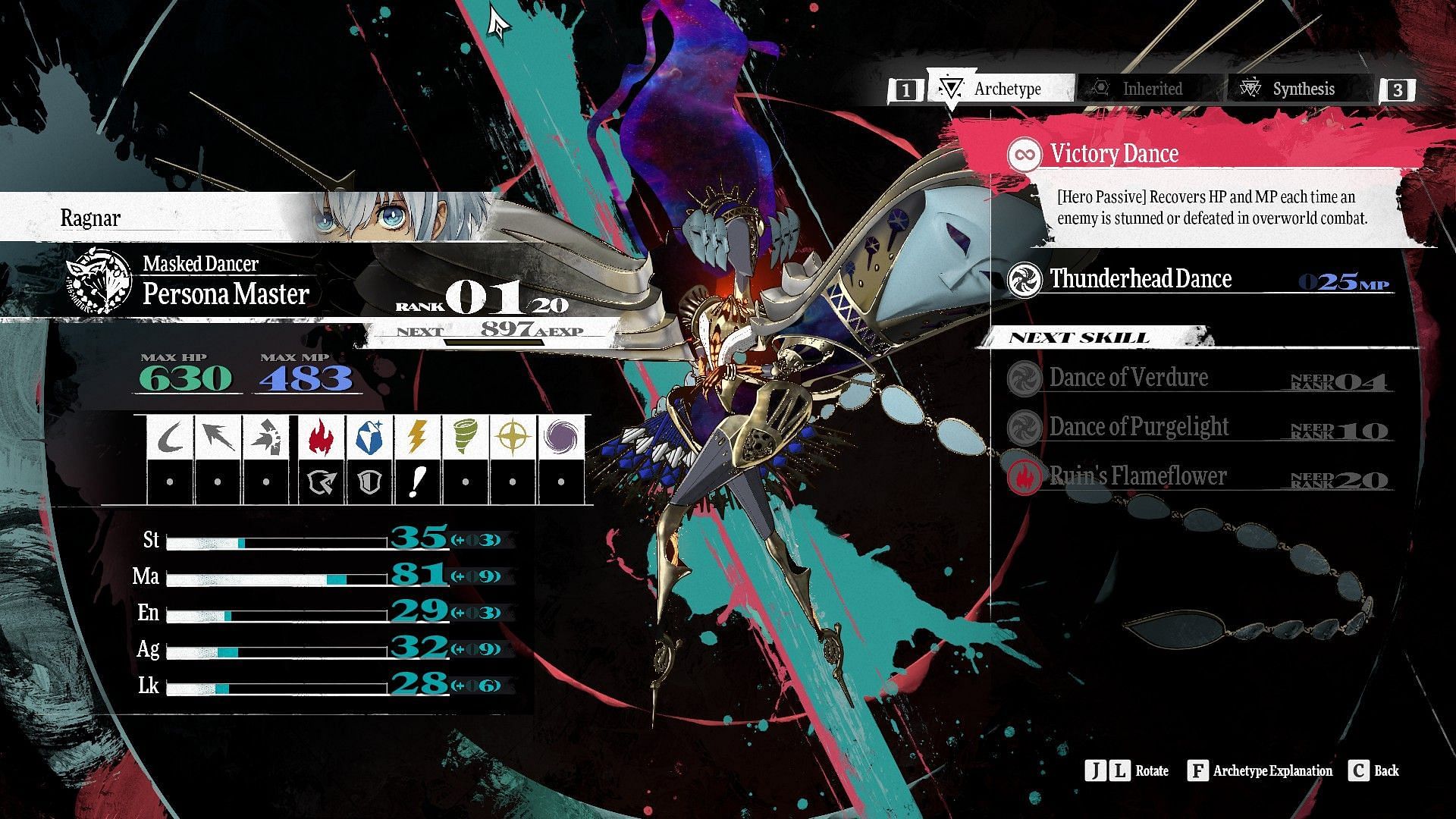Select the dark swirl affinity icon
The height and width of the screenshot is (819, 1456).
560,437
